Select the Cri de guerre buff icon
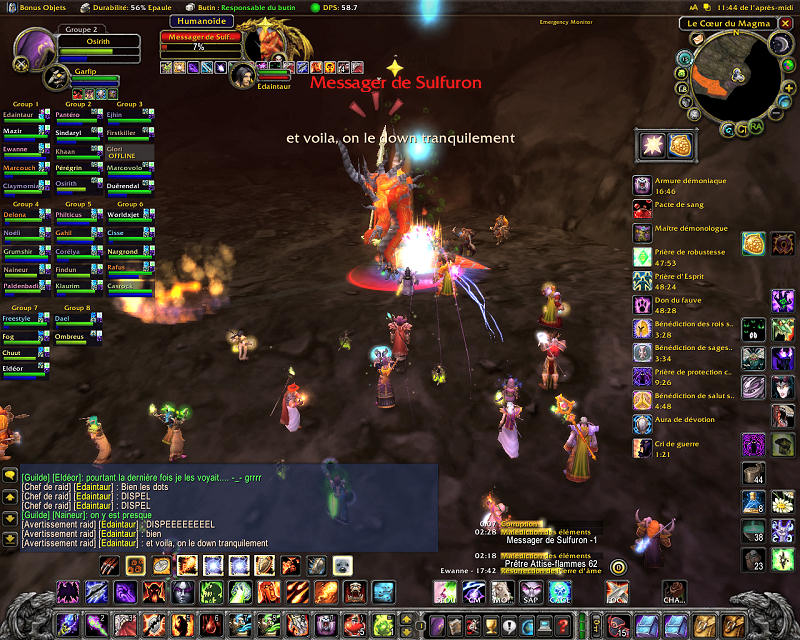This screenshot has width=800, height=640. pyautogui.click(x=642, y=448)
